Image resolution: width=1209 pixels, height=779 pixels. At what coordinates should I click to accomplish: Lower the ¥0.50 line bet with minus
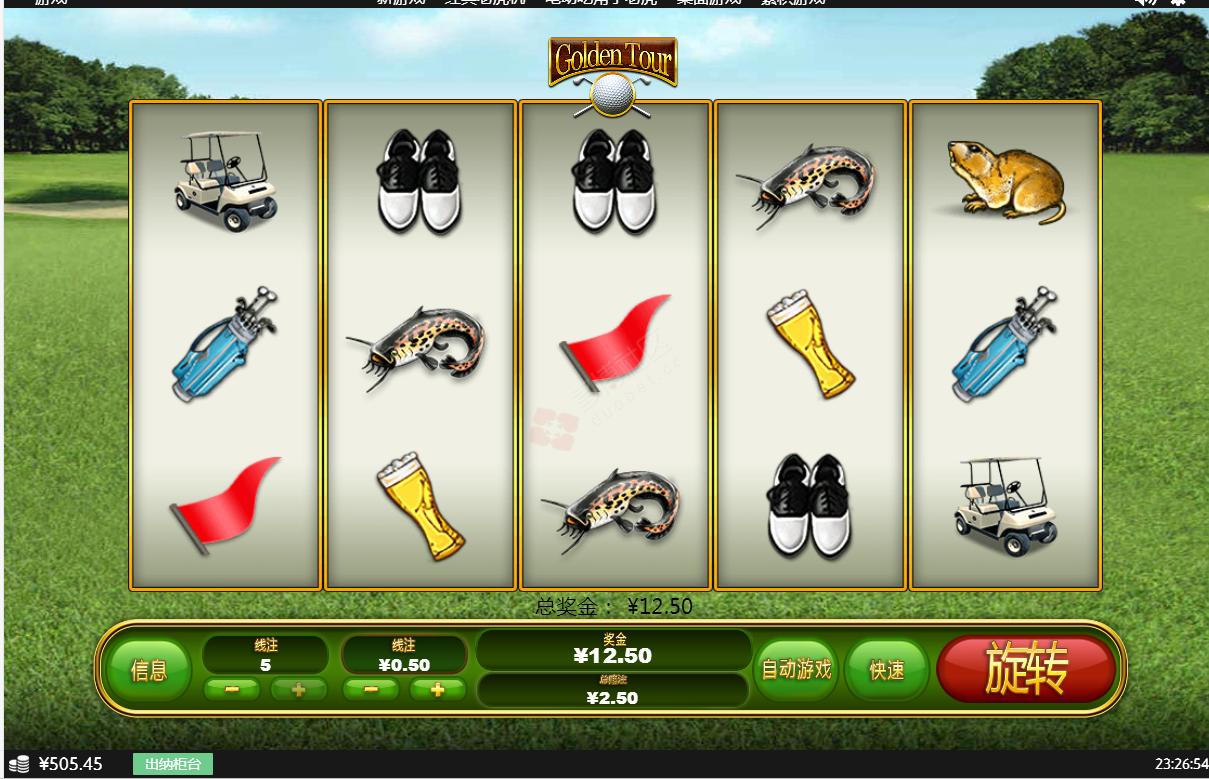[371, 689]
